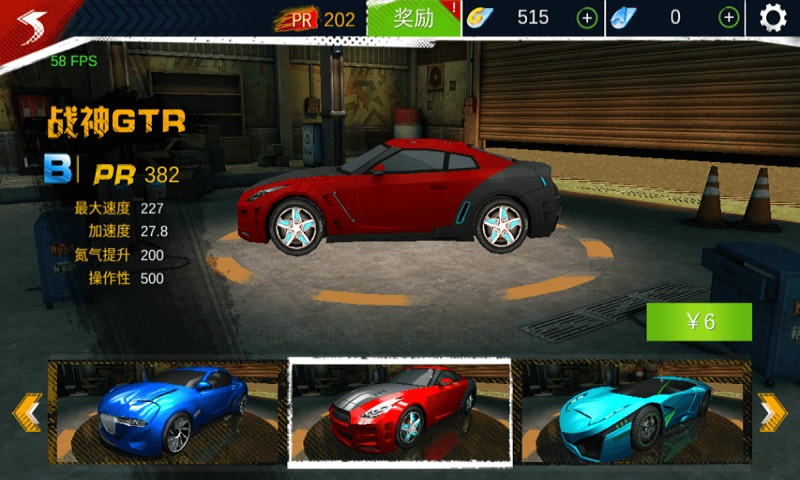Buy the car with ¥6 button

pos(699,322)
